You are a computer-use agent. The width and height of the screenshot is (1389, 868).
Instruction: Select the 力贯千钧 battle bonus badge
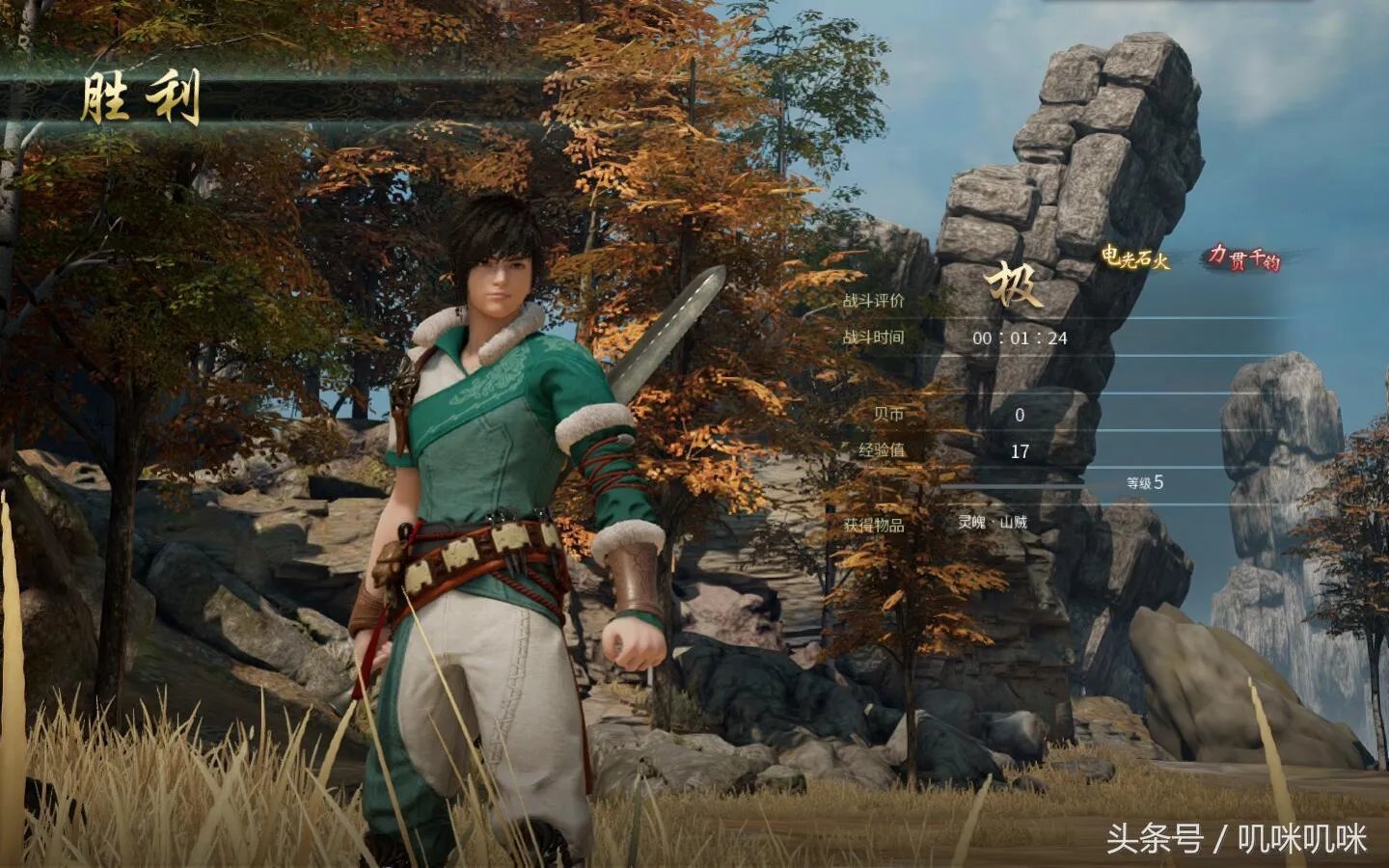[x=1244, y=258]
